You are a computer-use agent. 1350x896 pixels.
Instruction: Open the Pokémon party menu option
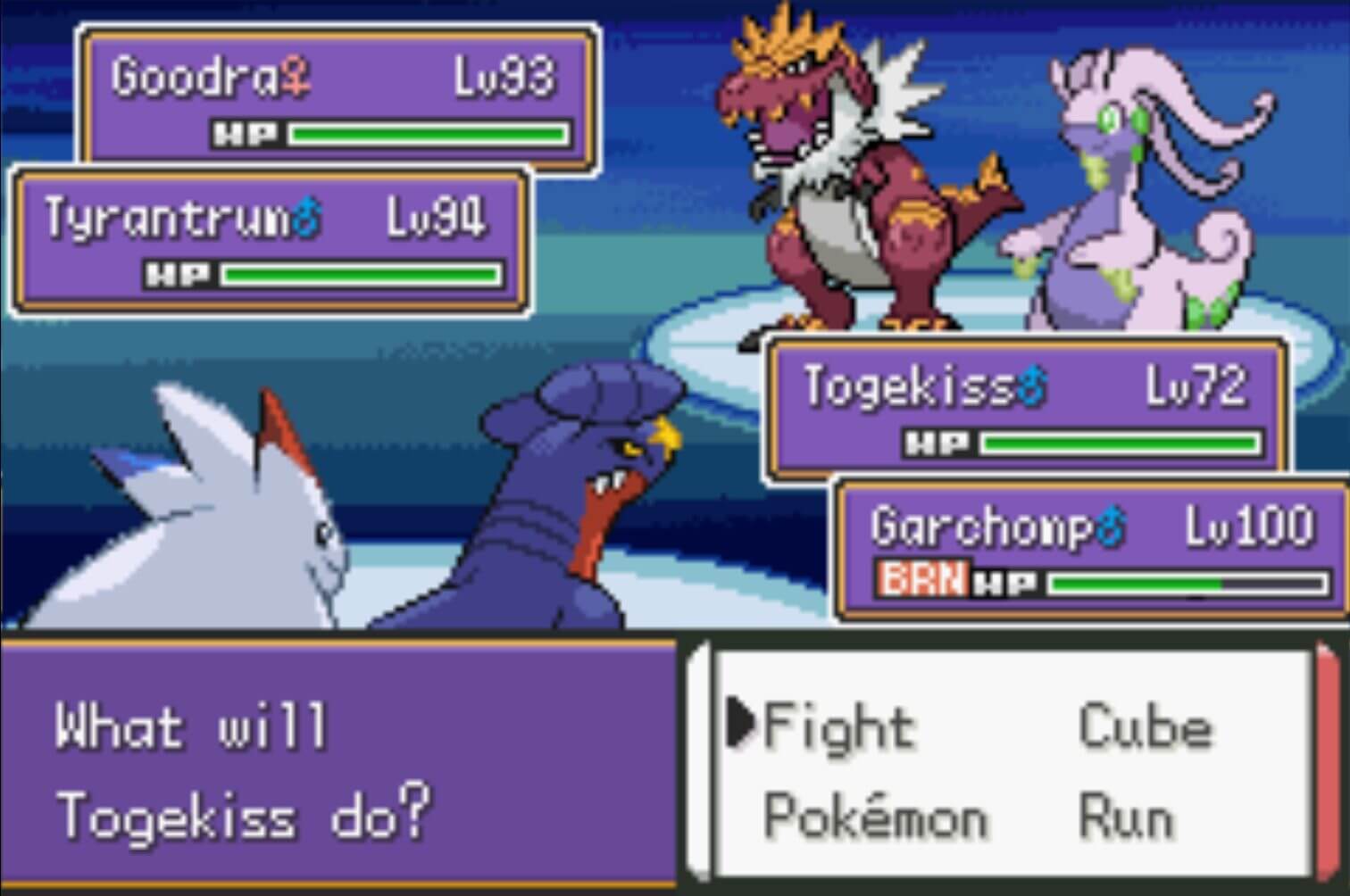871,812
